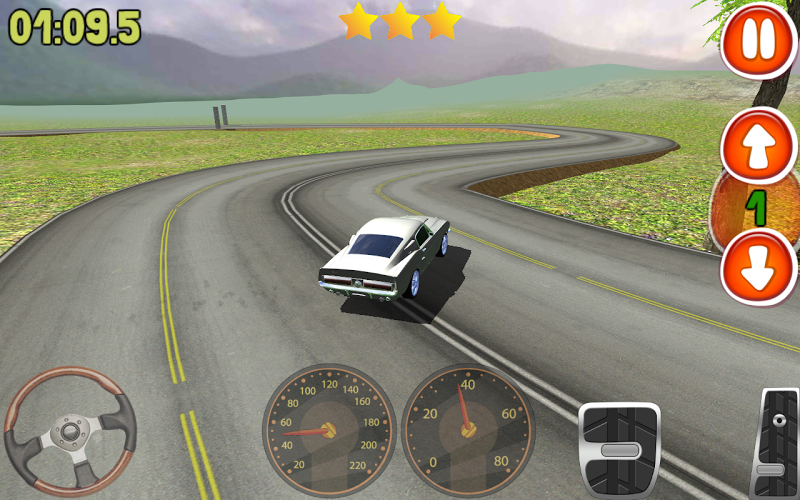Shift up with the up arrow button
Image resolution: width=800 pixels, height=500 pixels.
(x=757, y=146)
